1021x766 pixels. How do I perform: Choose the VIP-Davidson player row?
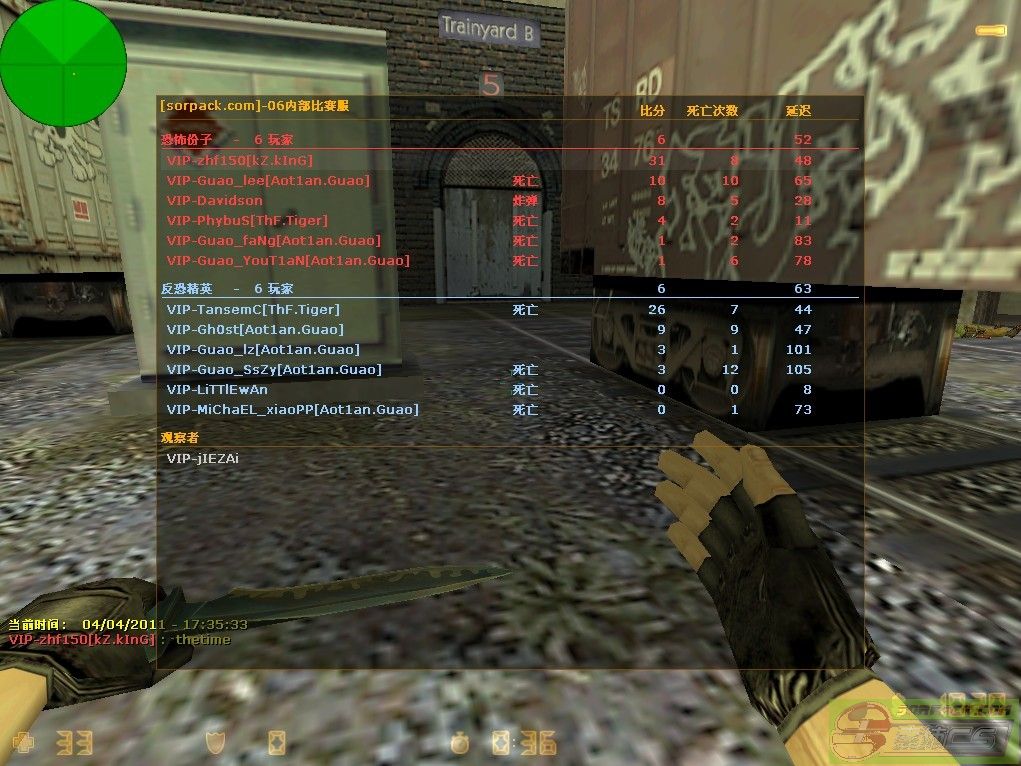[x=215, y=200]
